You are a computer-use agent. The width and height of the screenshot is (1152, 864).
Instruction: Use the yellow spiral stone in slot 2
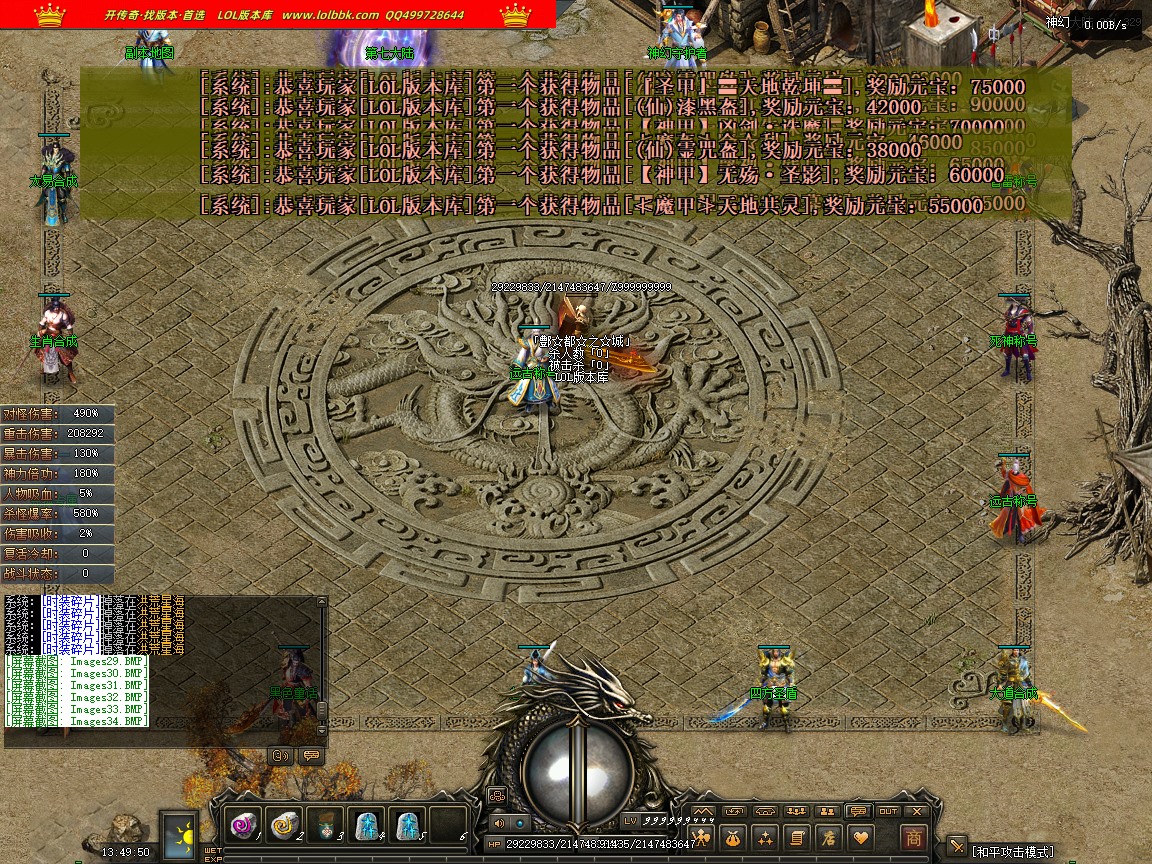click(x=284, y=825)
